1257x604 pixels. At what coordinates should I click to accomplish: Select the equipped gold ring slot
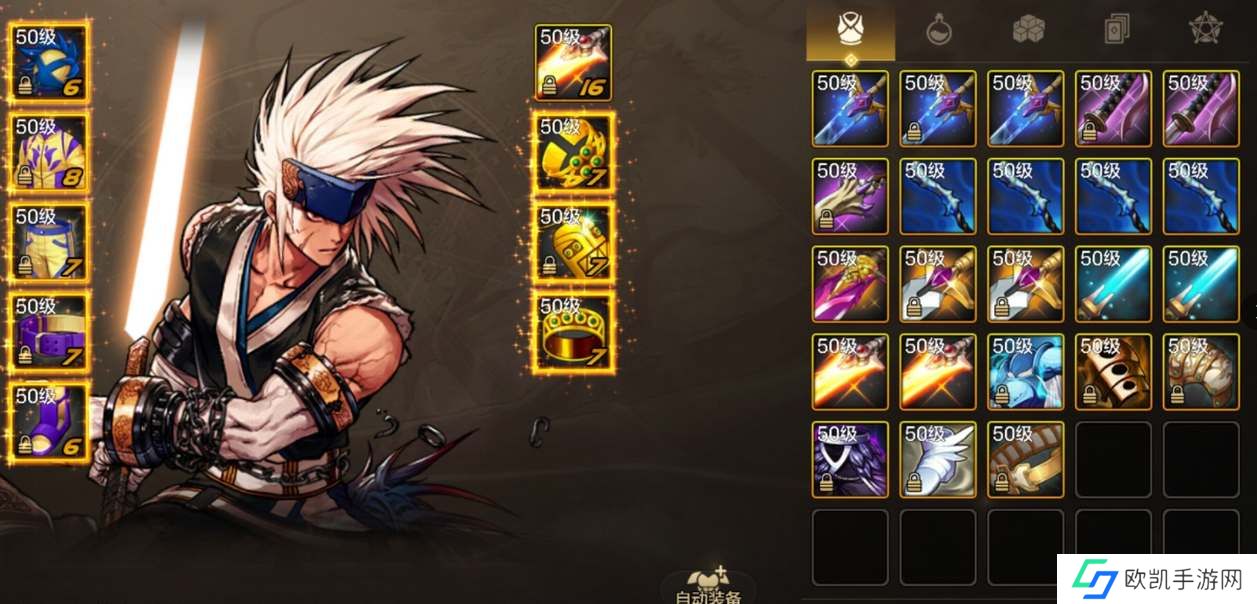pos(574,331)
